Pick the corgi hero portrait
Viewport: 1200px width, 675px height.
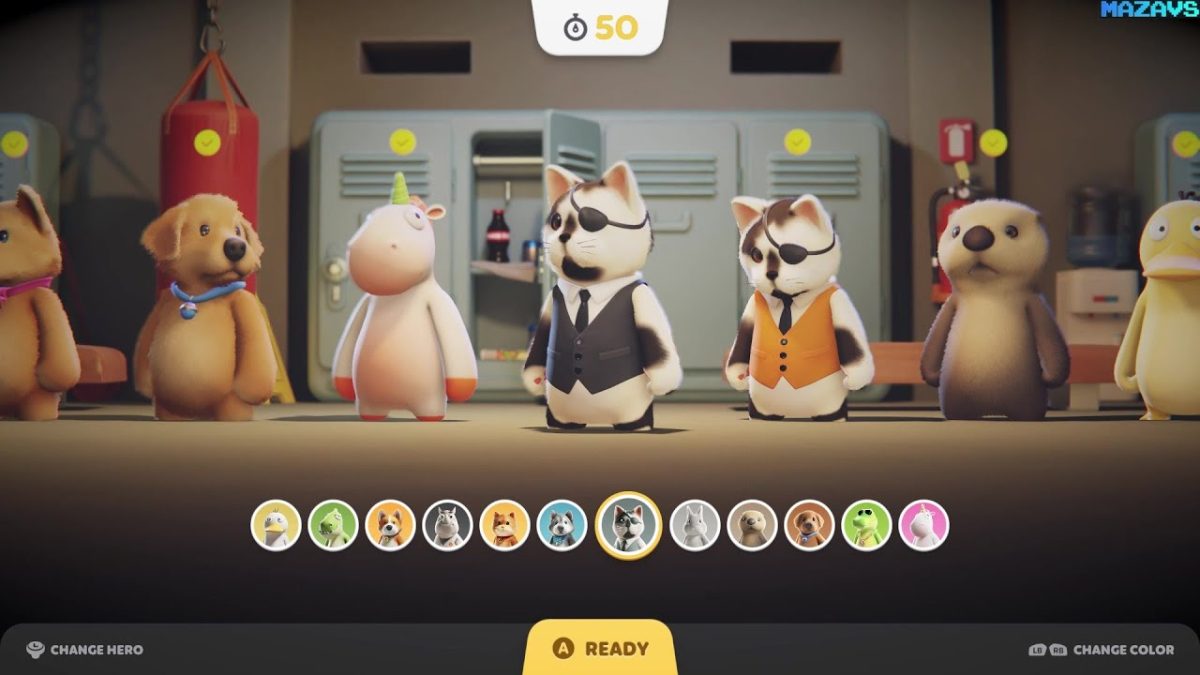[x=390, y=525]
